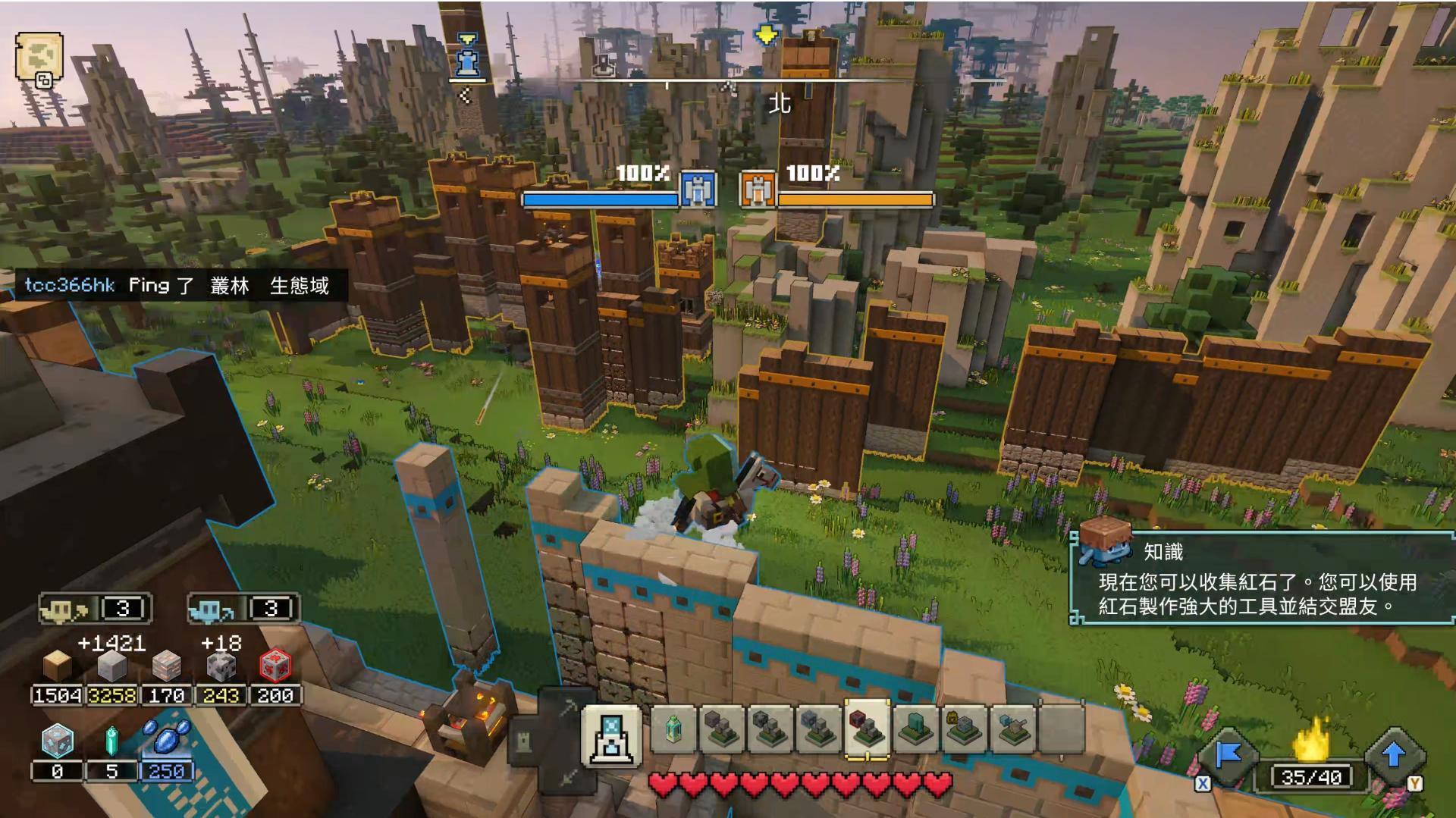Click the orange team base icon

[x=757, y=190]
